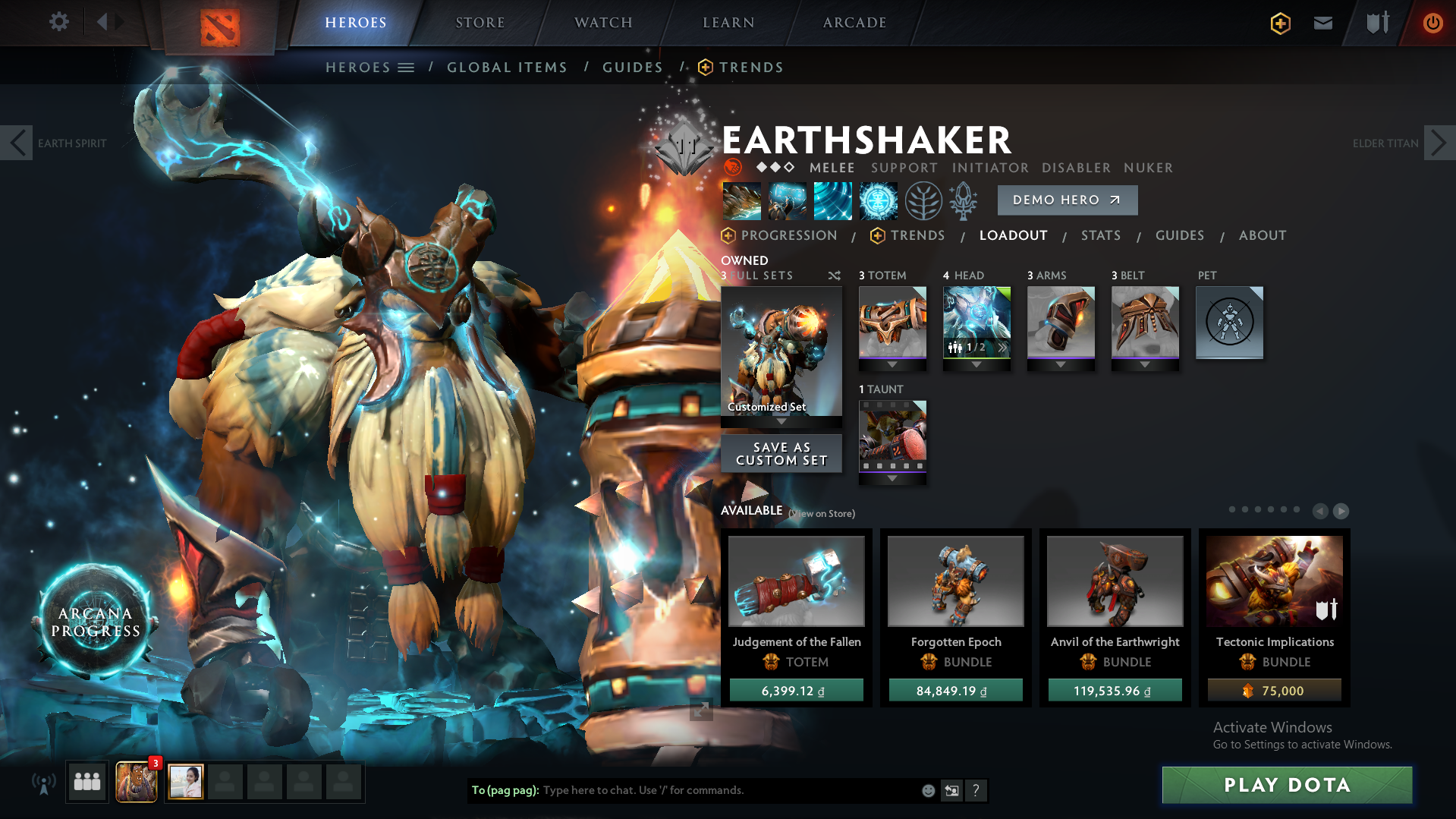
Task: Expand the Totem slot dropdown arrow
Action: click(892, 364)
